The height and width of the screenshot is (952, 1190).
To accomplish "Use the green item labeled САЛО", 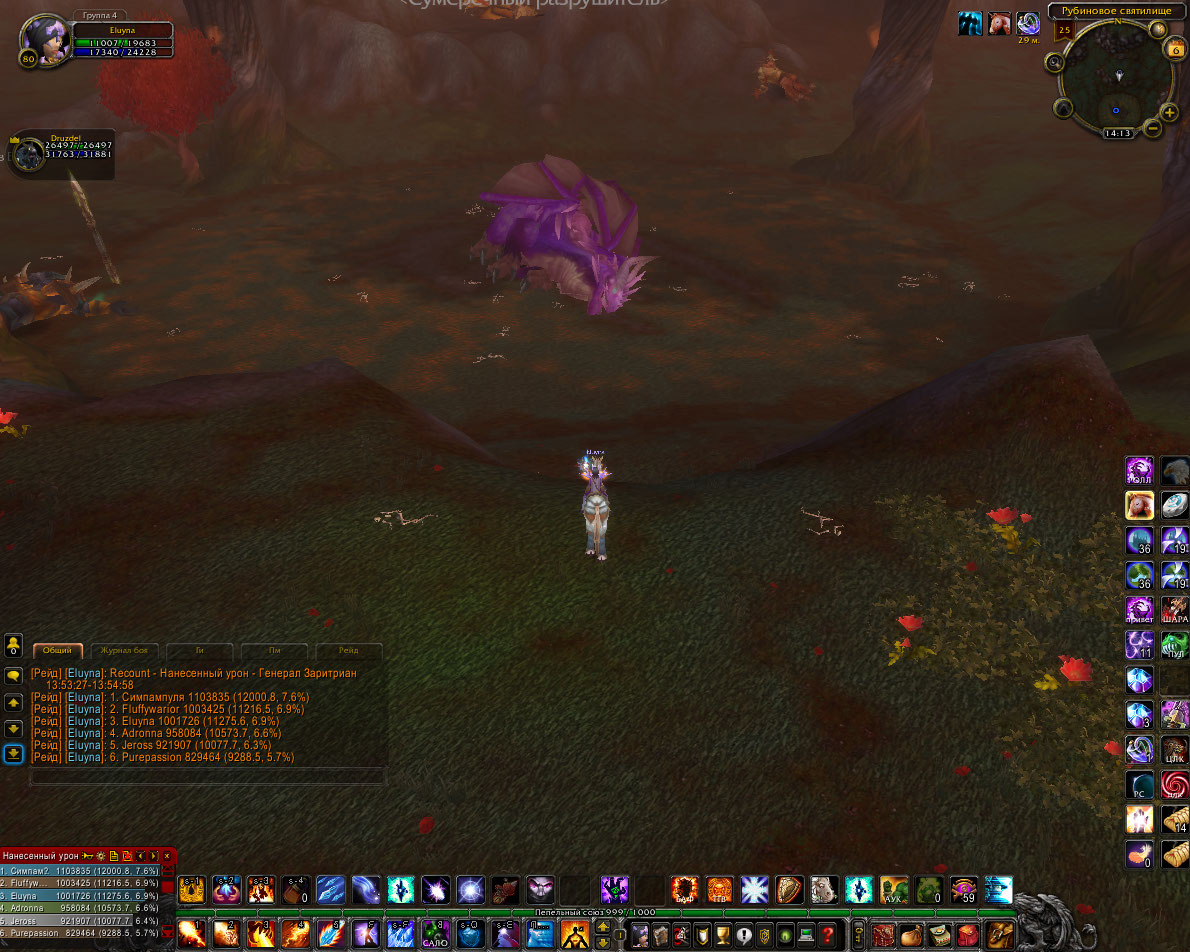I will pyautogui.click(x=434, y=935).
